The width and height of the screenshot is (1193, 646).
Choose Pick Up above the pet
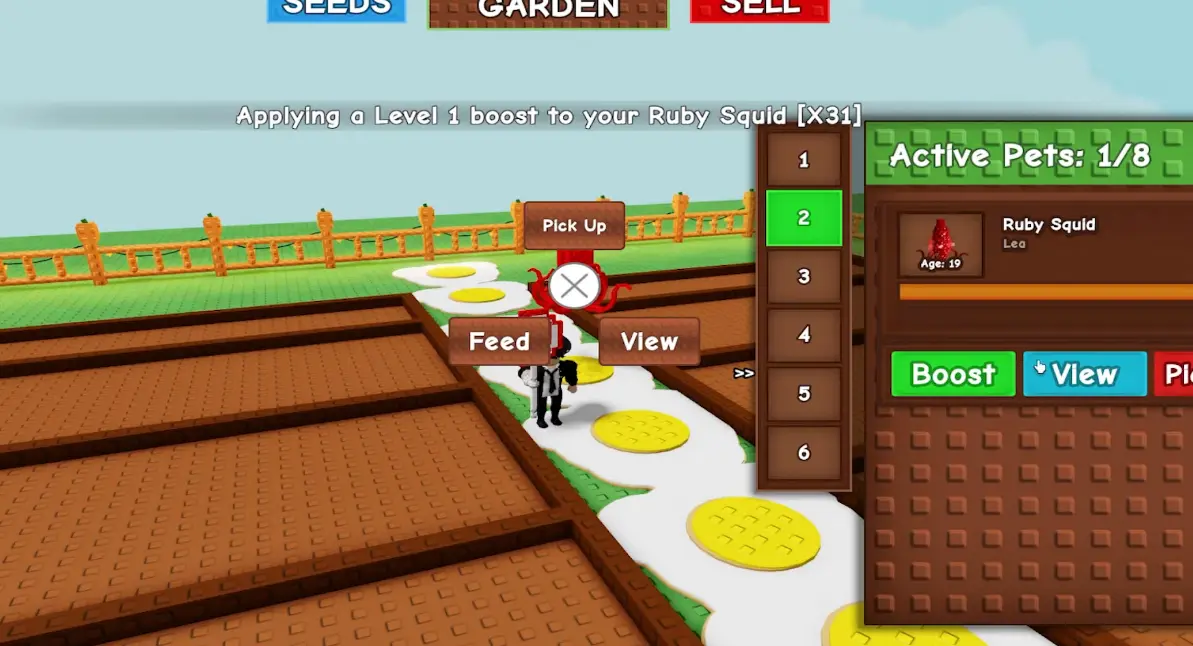click(x=574, y=226)
